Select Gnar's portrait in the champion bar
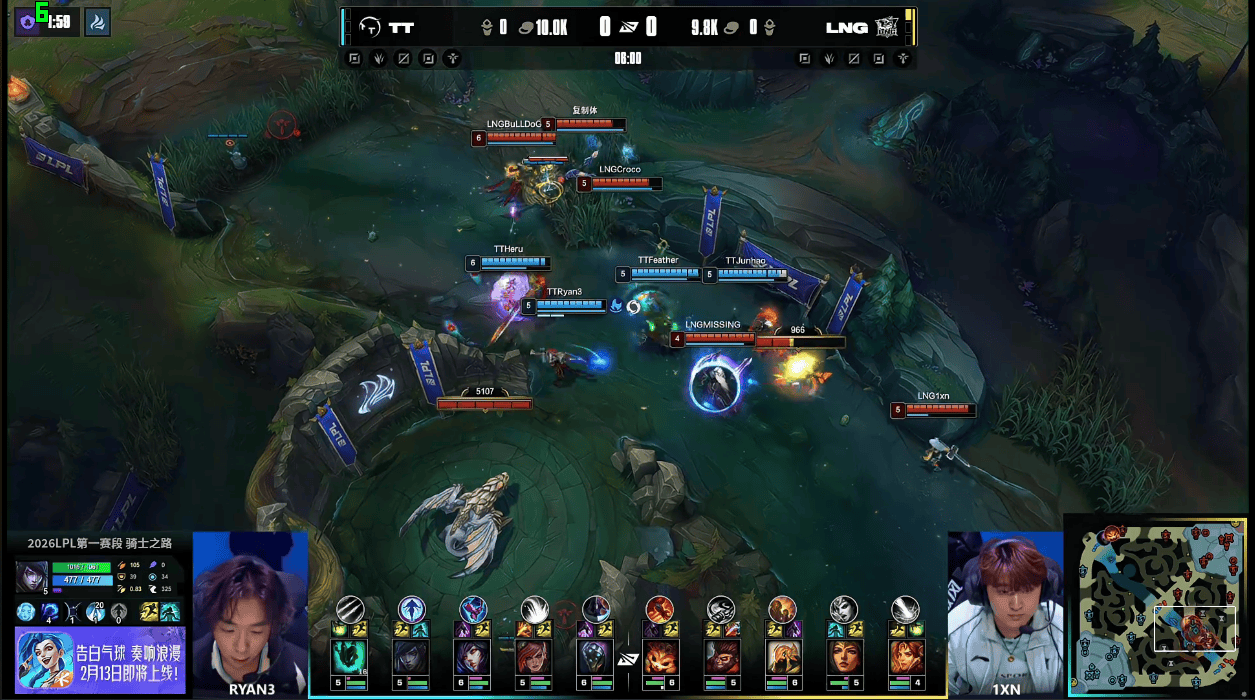Image resolution: width=1255 pixels, height=700 pixels. (x=660, y=657)
